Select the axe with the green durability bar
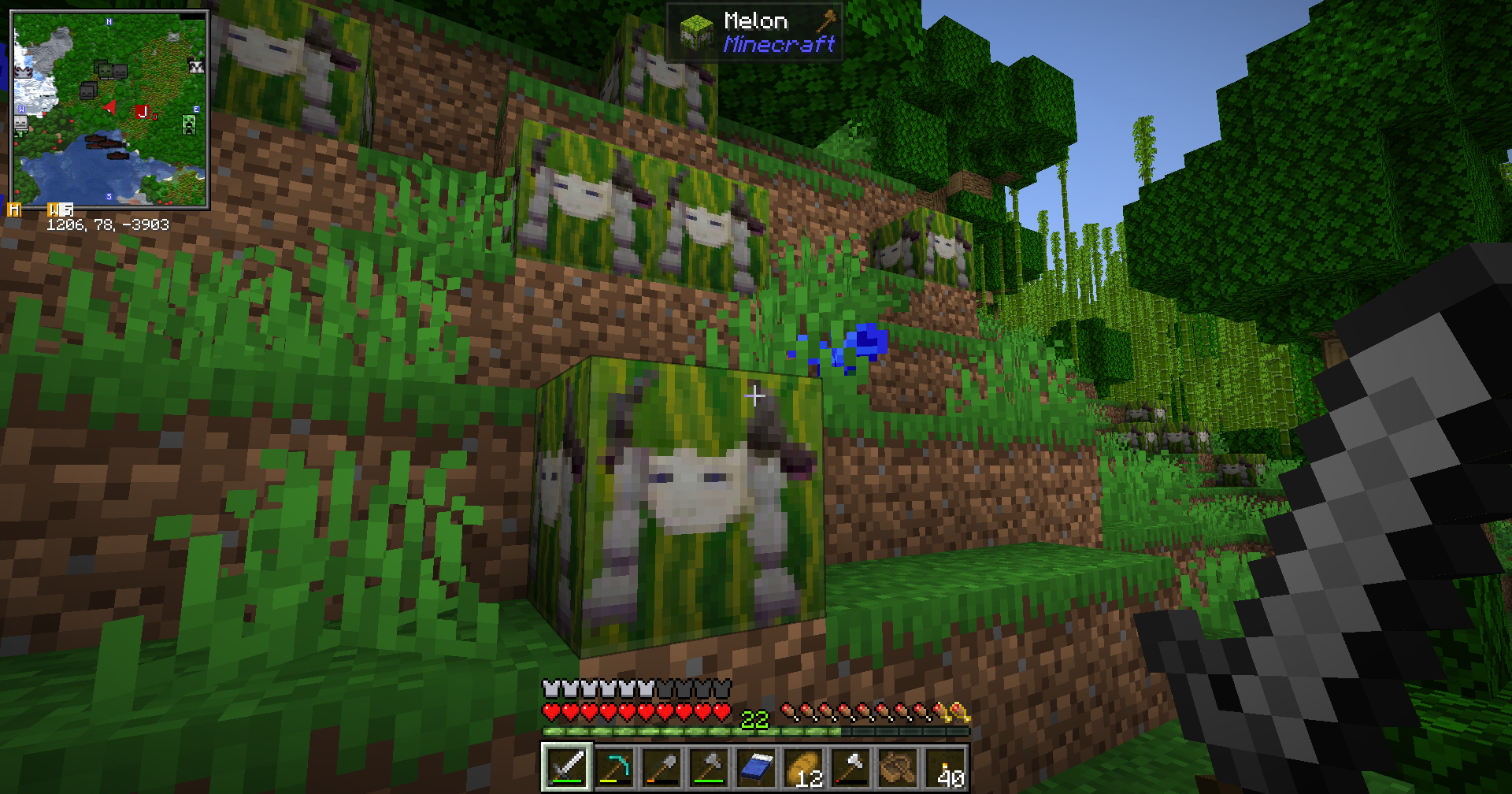Viewport: 1512px width, 794px height. (x=709, y=766)
